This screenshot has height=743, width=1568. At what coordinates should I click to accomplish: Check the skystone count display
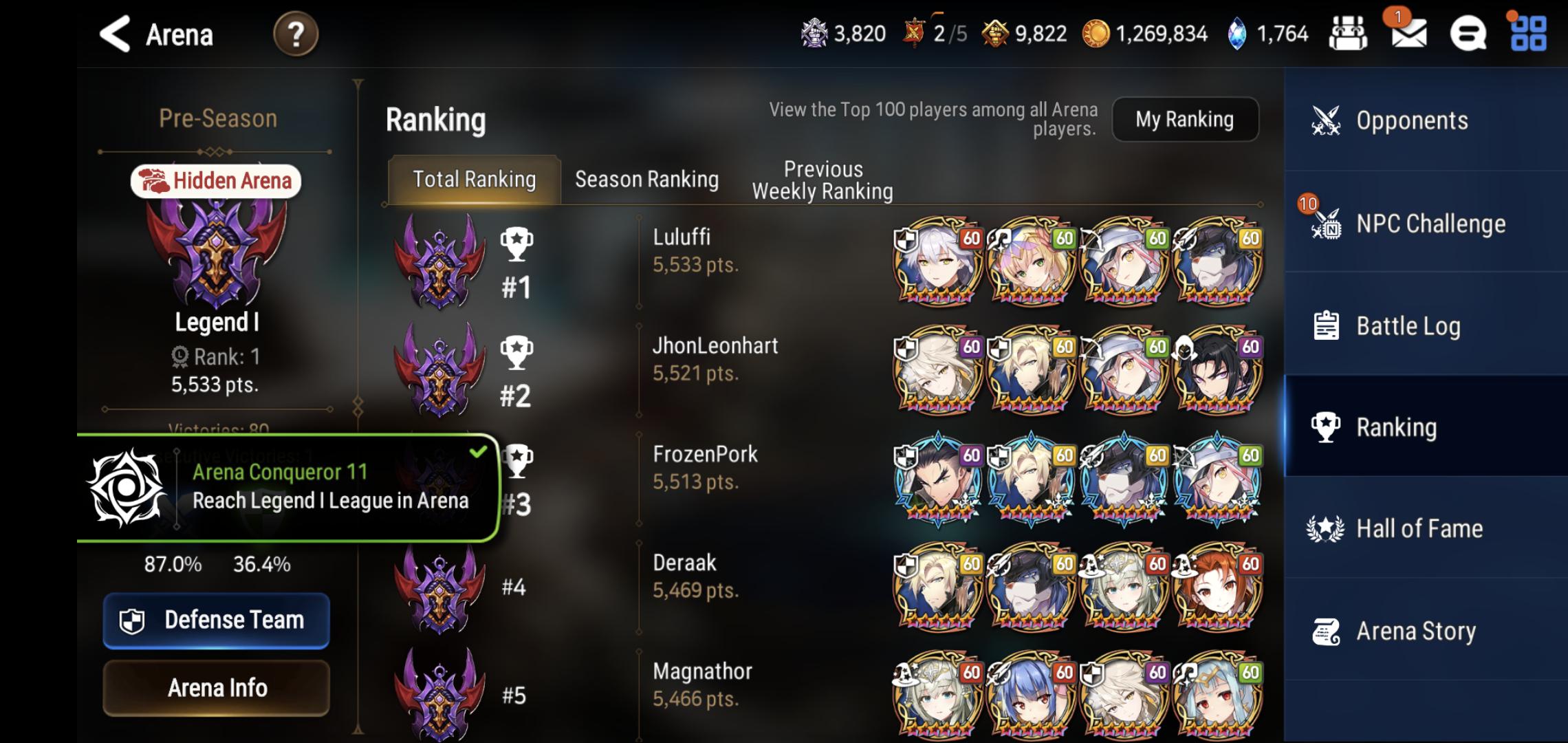1269,33
